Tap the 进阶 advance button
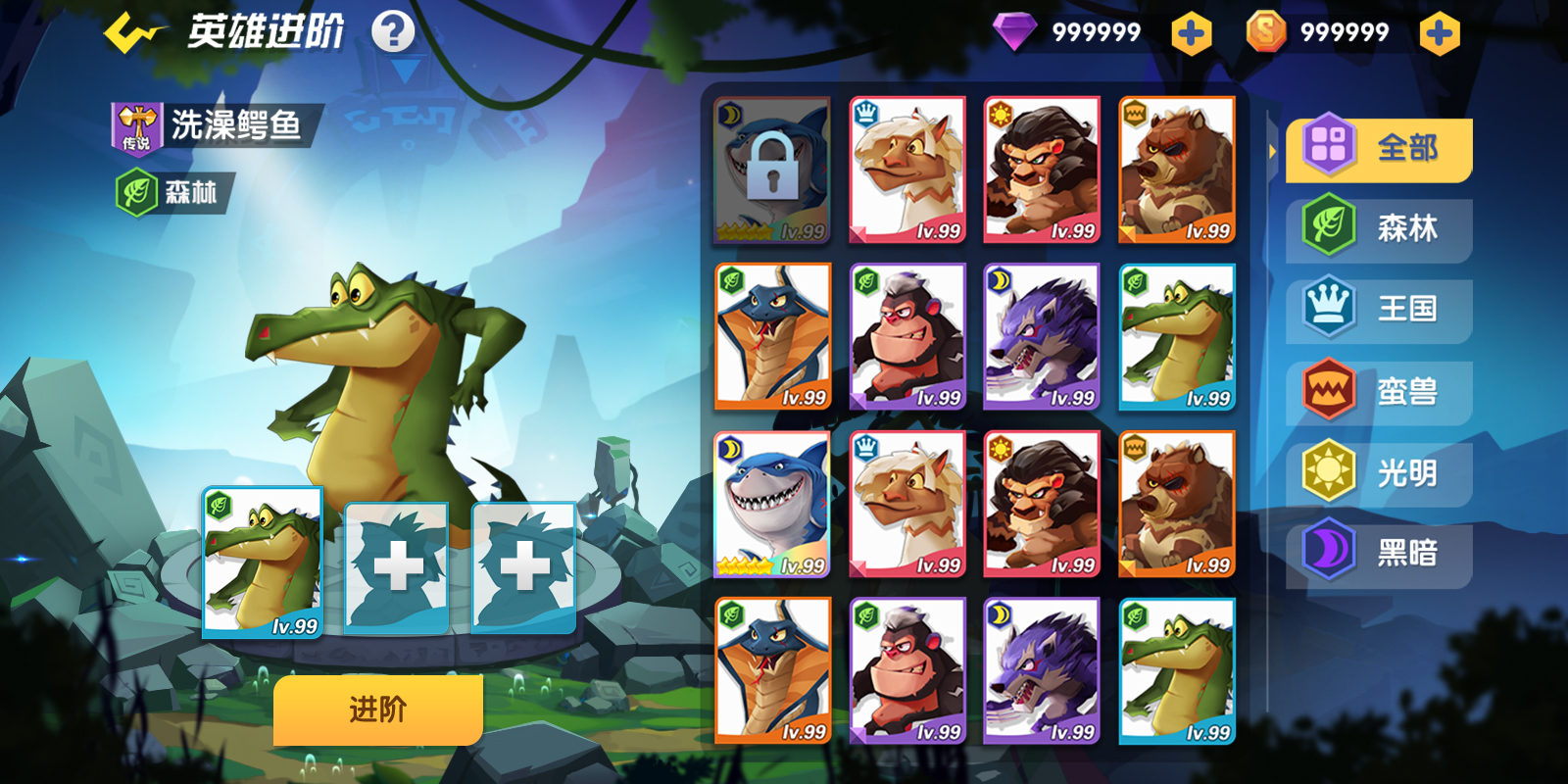Image resolution: width=1568 pixels, height=784 pixels. pos(377,710)
